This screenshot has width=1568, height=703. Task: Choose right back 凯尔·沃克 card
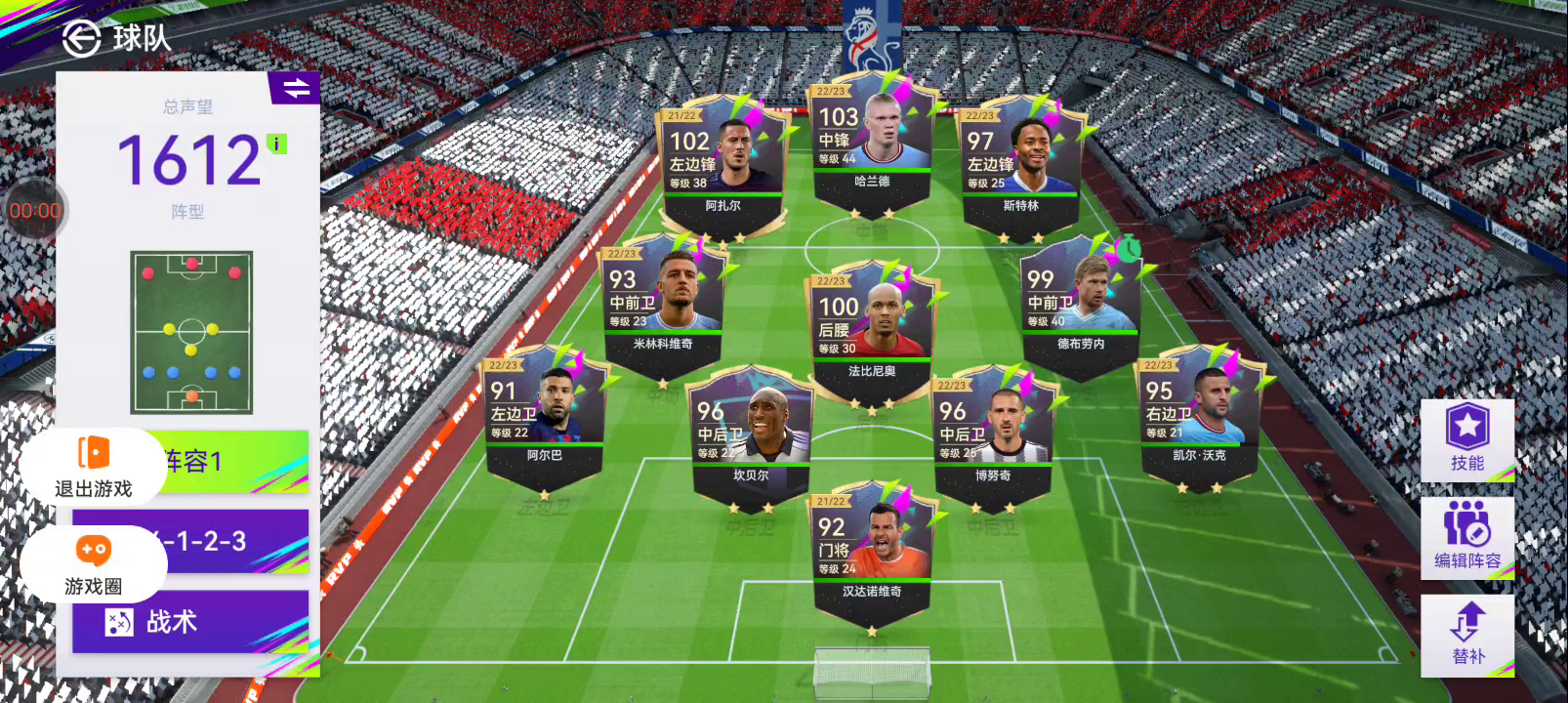tap(1199, 416)
